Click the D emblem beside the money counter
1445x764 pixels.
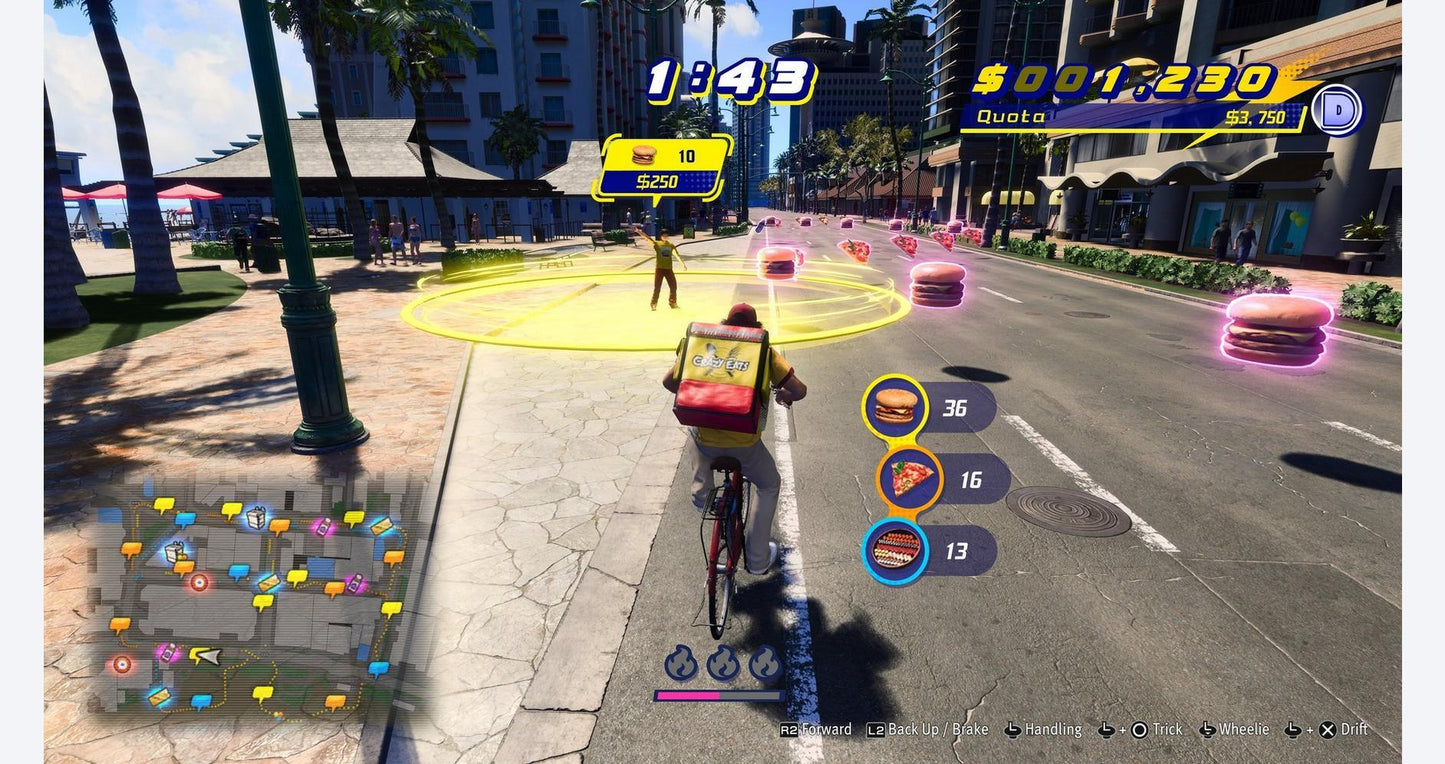tap(1340, 111)
